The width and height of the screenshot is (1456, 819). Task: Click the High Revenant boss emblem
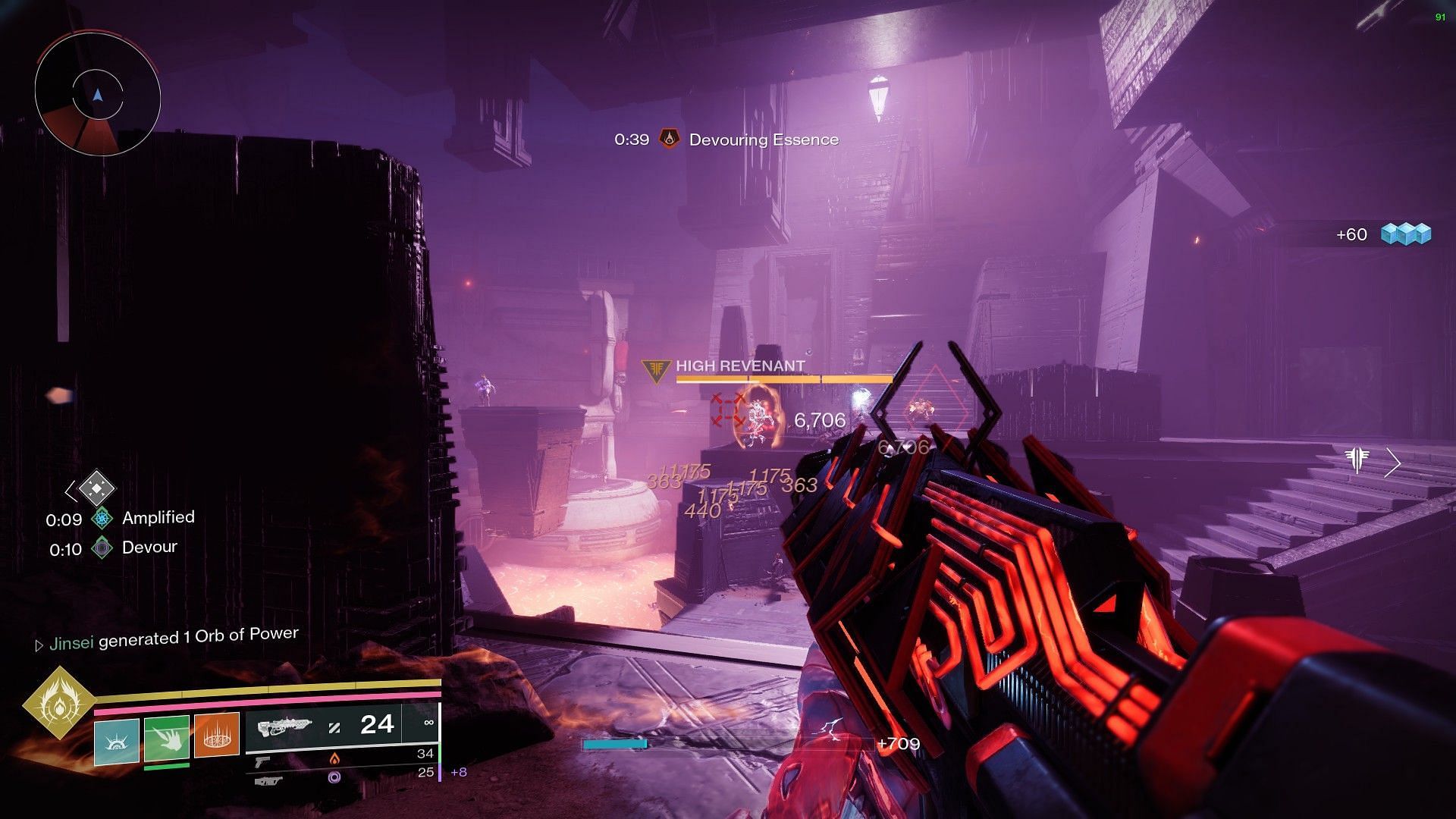[x=655, y=371]
